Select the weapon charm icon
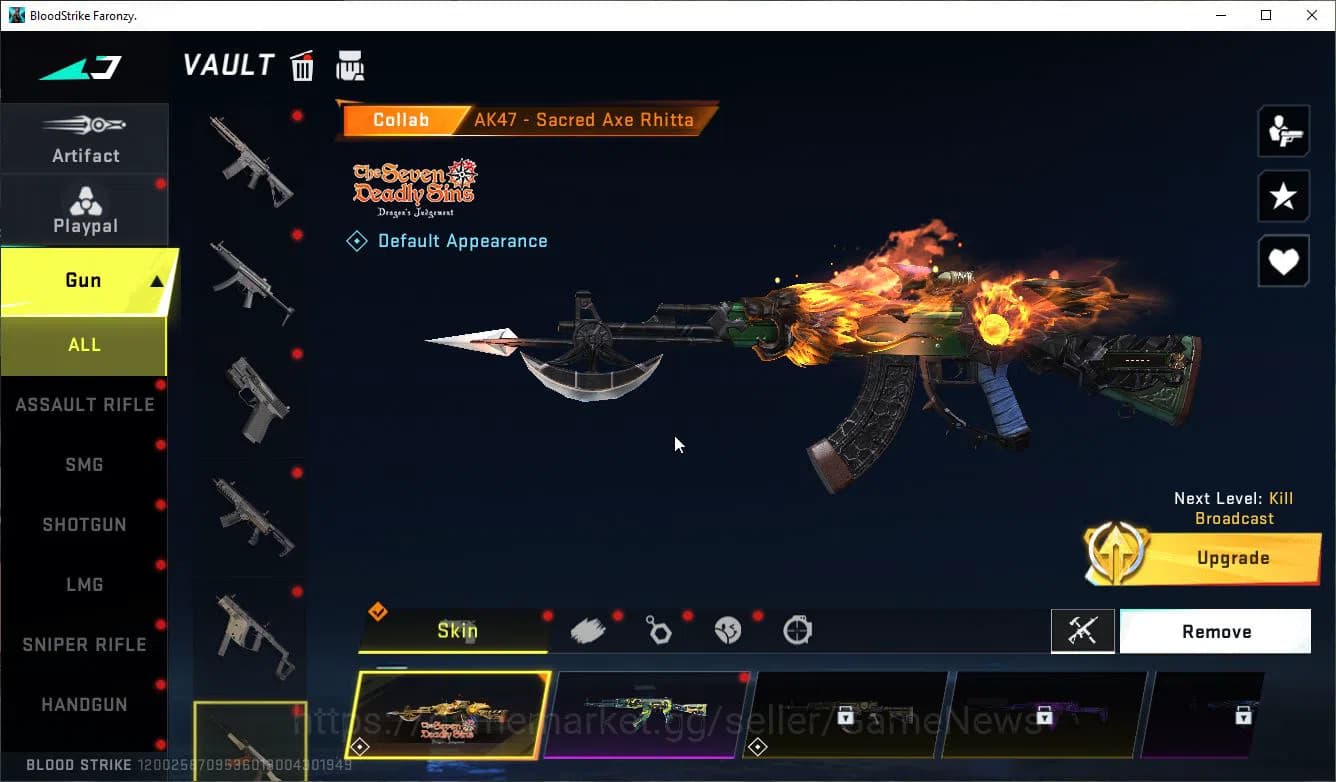Screen dimensions: 1336x782 pos(658,629)
